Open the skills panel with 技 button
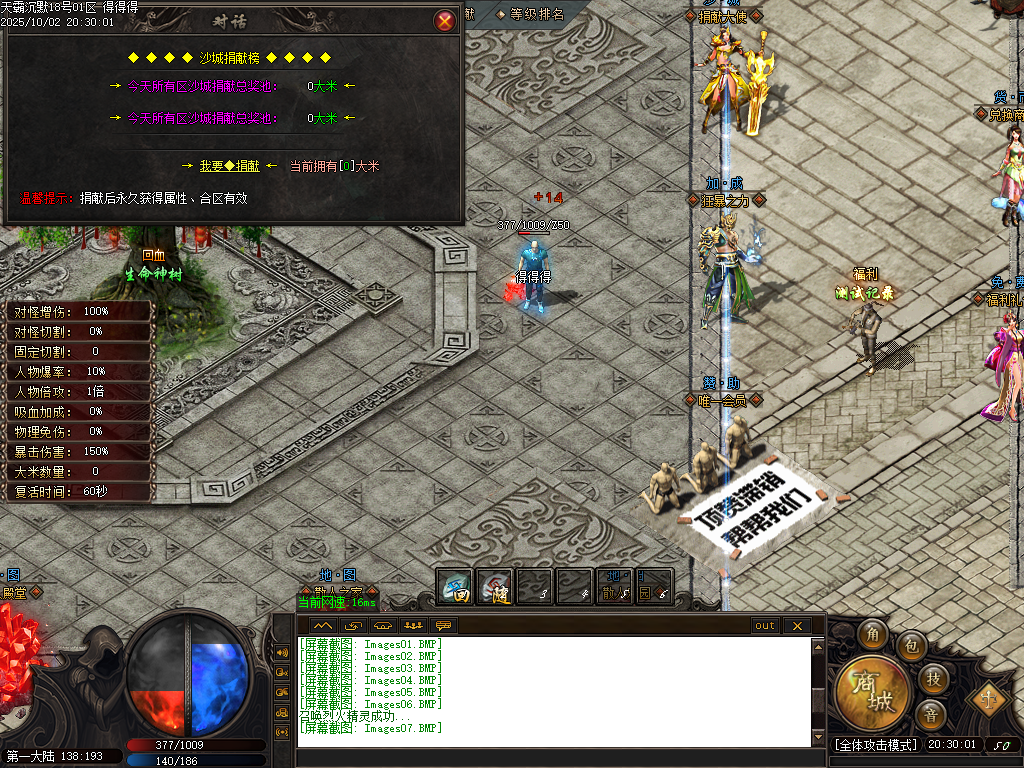The width and height of the screenshot is (1024, 768). (x=933, y=679)
